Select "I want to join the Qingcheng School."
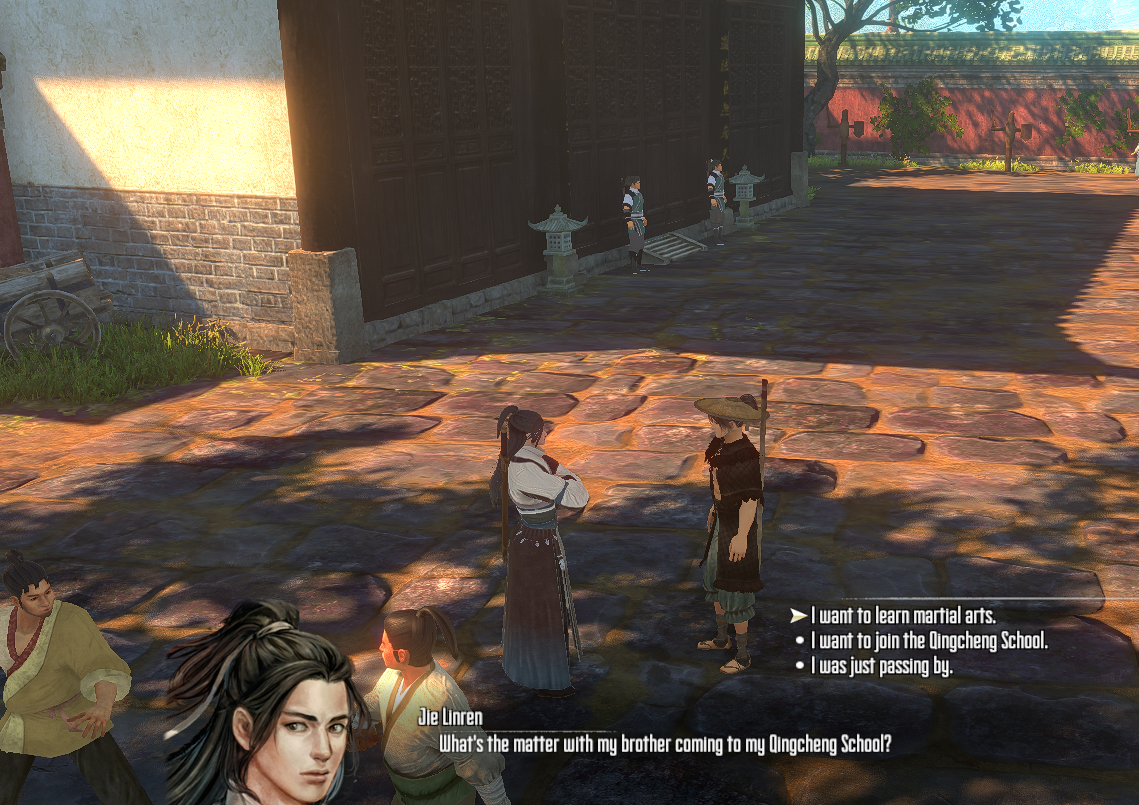1139x805 pixels. tap(929, 641)
